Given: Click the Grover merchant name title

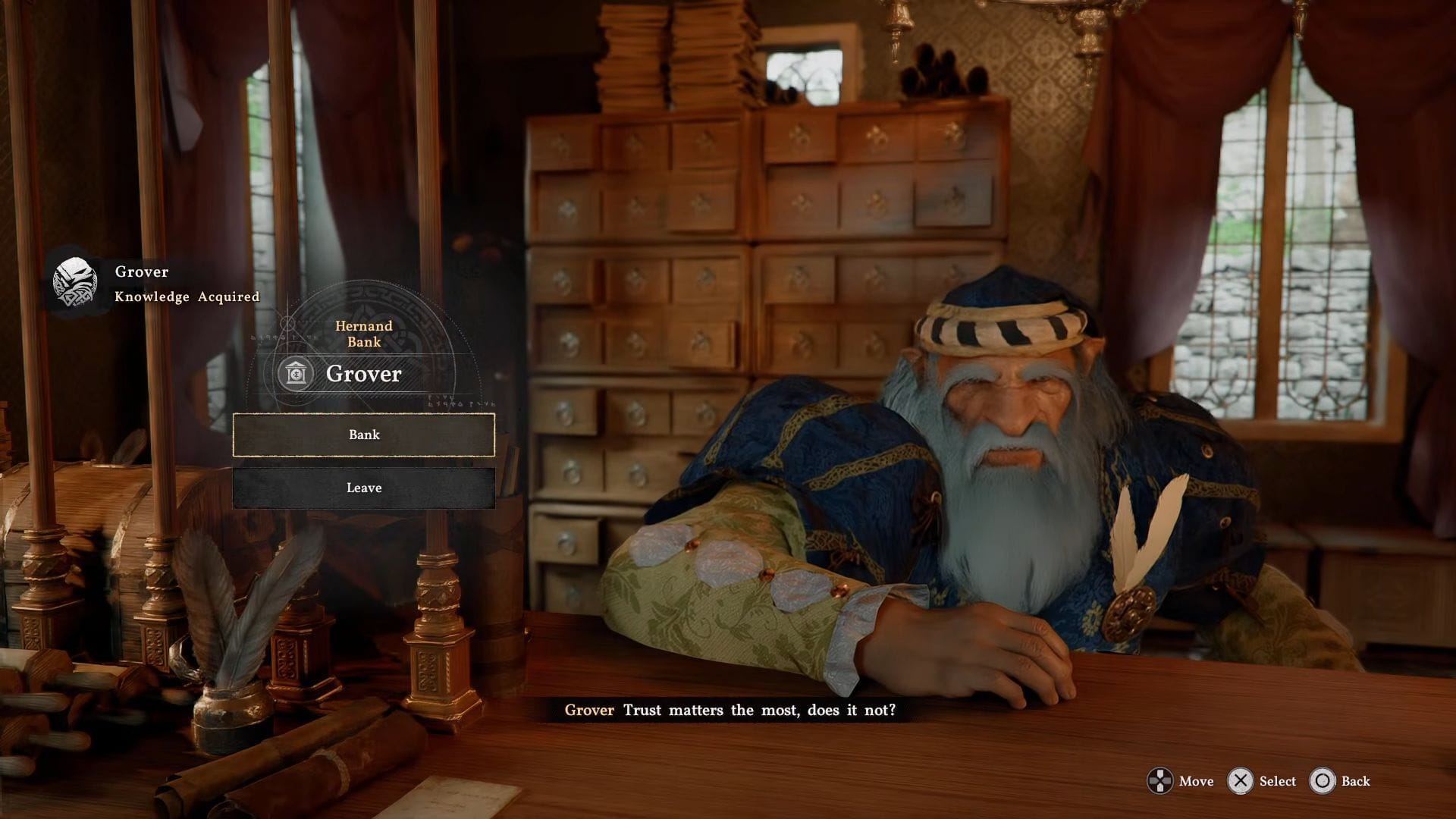Looking at the screenshot, I should point(362,373).
